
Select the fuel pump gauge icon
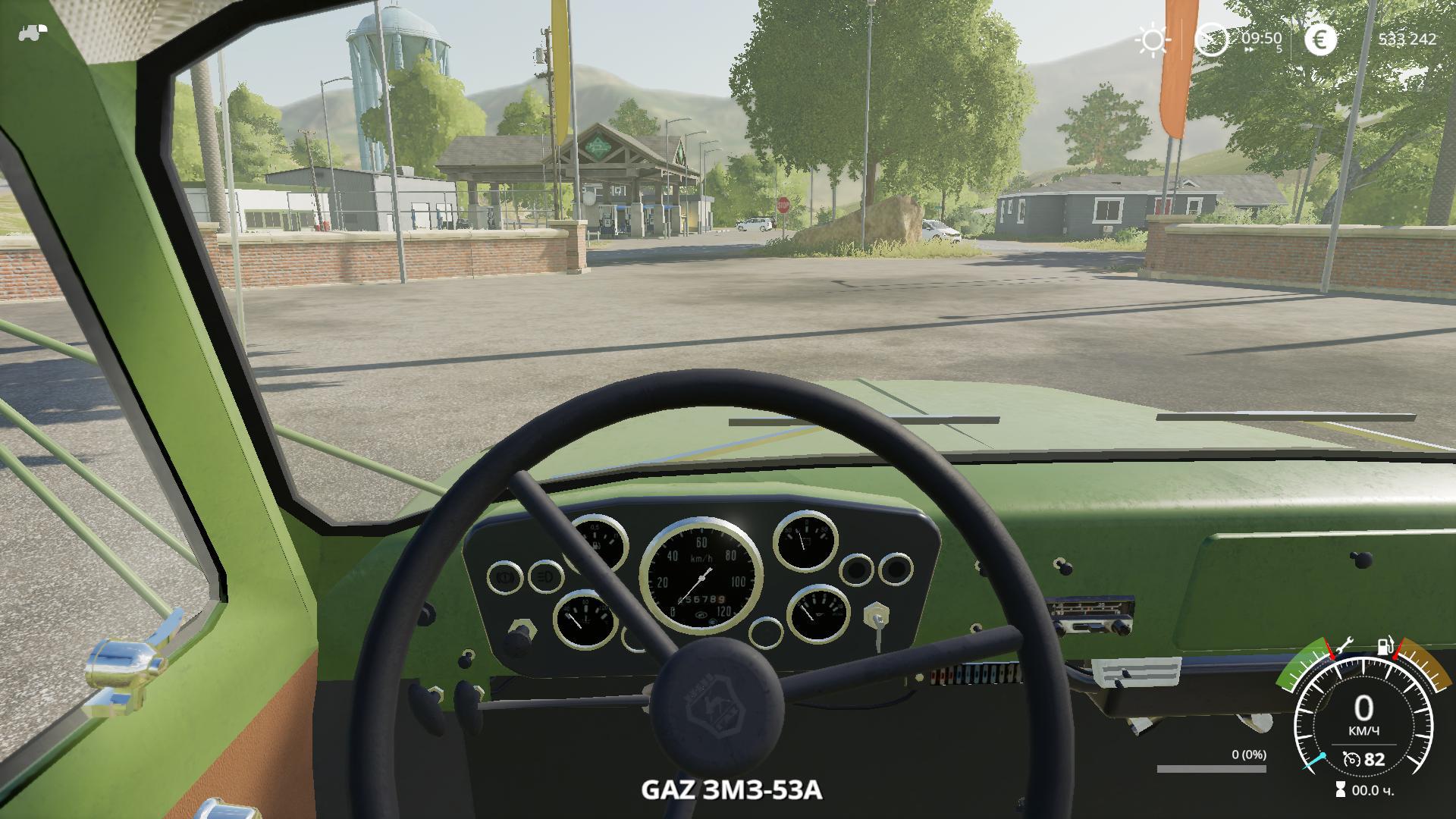click(x=1385, y=647)
